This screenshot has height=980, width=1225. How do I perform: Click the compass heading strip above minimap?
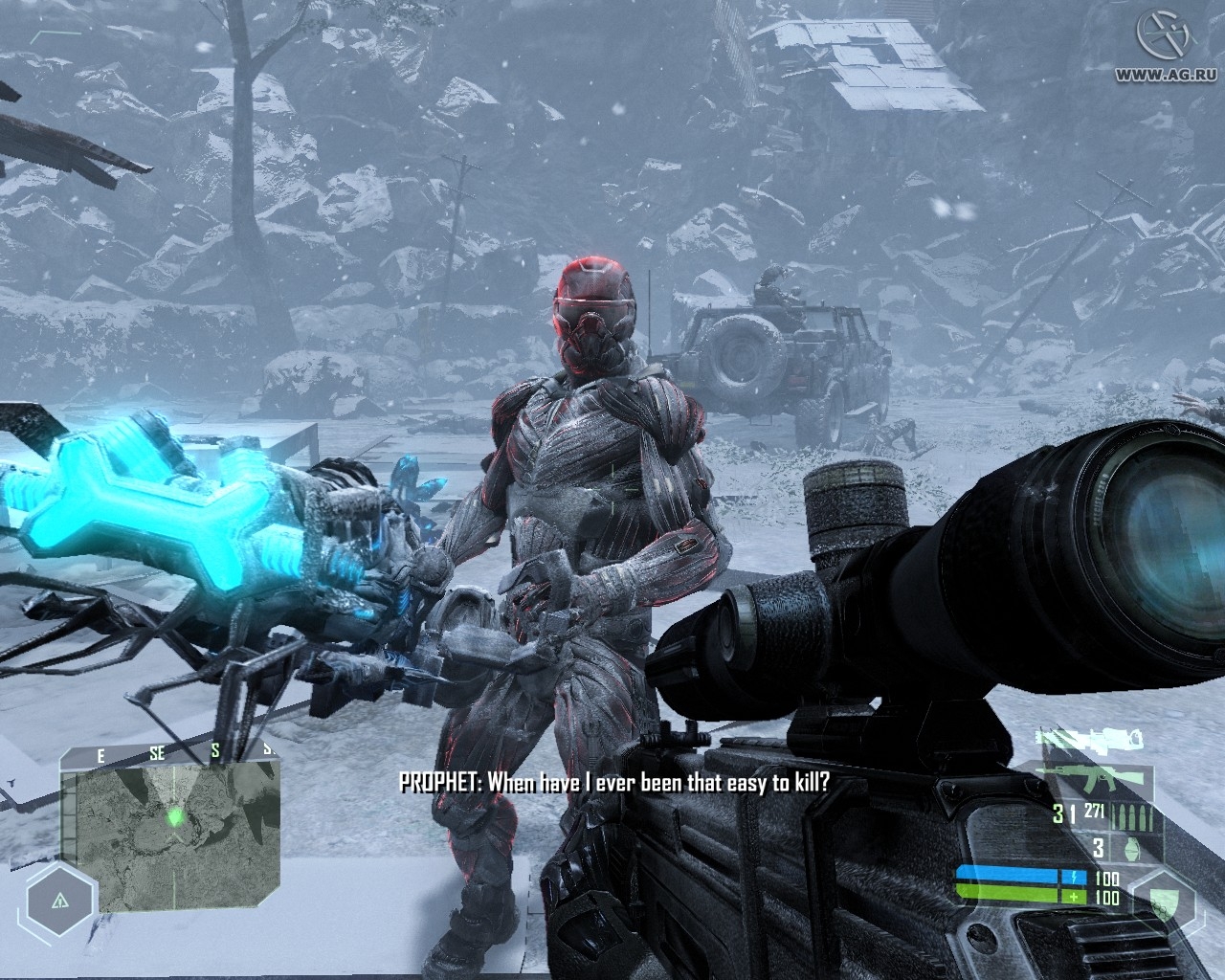pyautogui.click(x=170, y=755)
